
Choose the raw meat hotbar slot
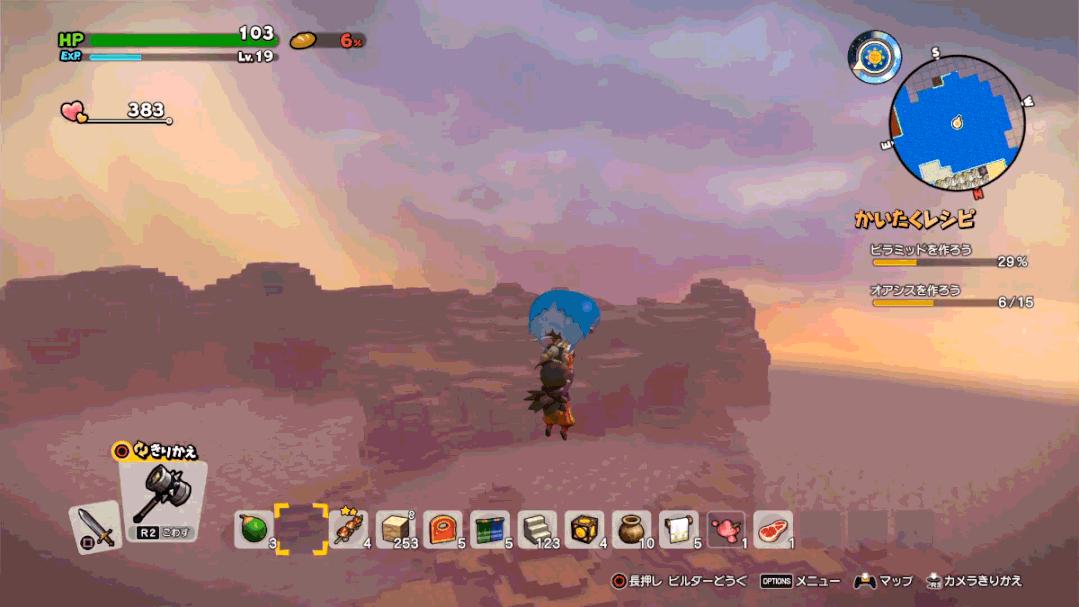click(773, 529)
